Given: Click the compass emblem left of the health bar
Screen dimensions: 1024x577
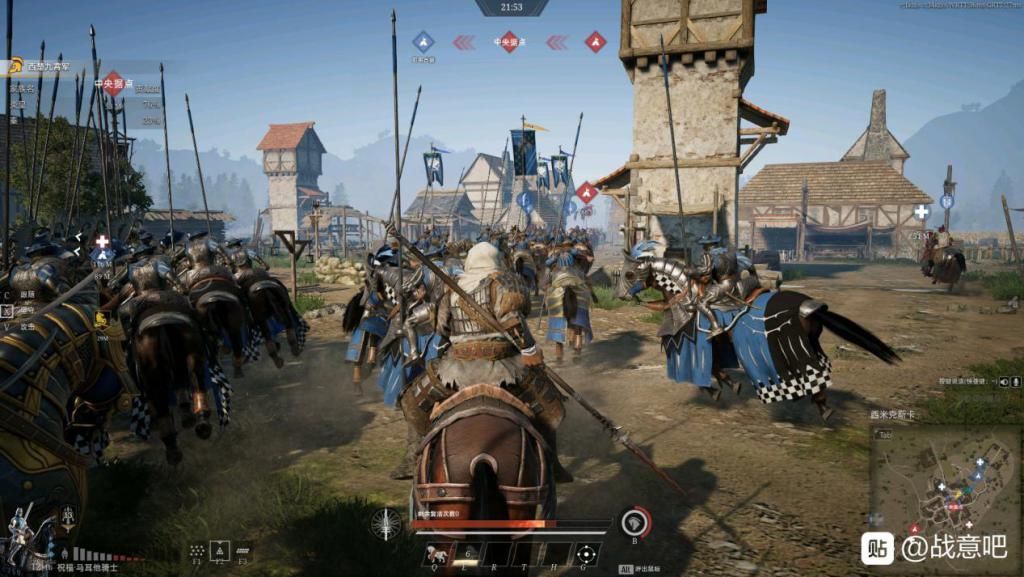Looking at the screenshot, I should [386, 523].
